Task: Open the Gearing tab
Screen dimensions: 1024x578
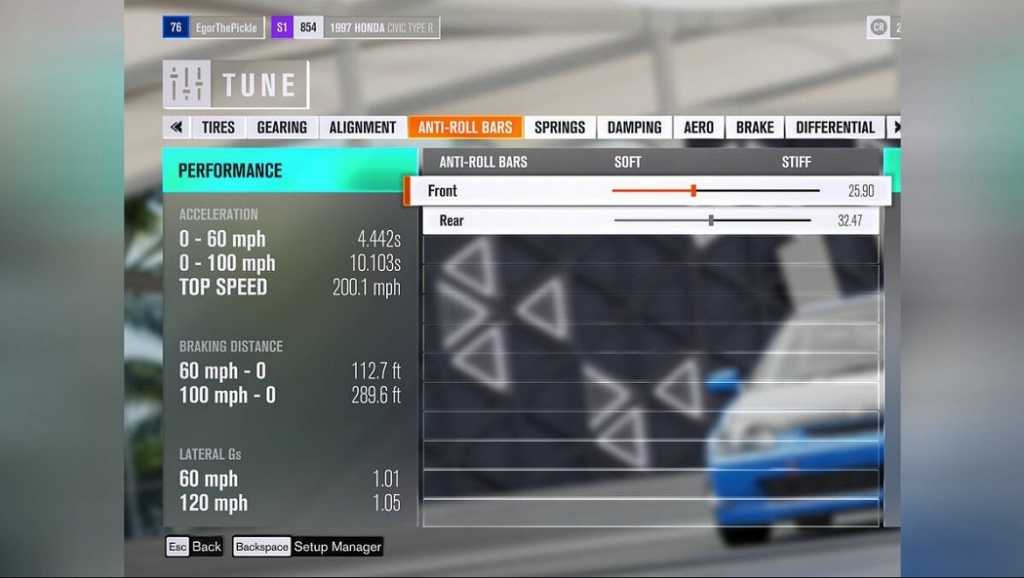Action: 281,127
